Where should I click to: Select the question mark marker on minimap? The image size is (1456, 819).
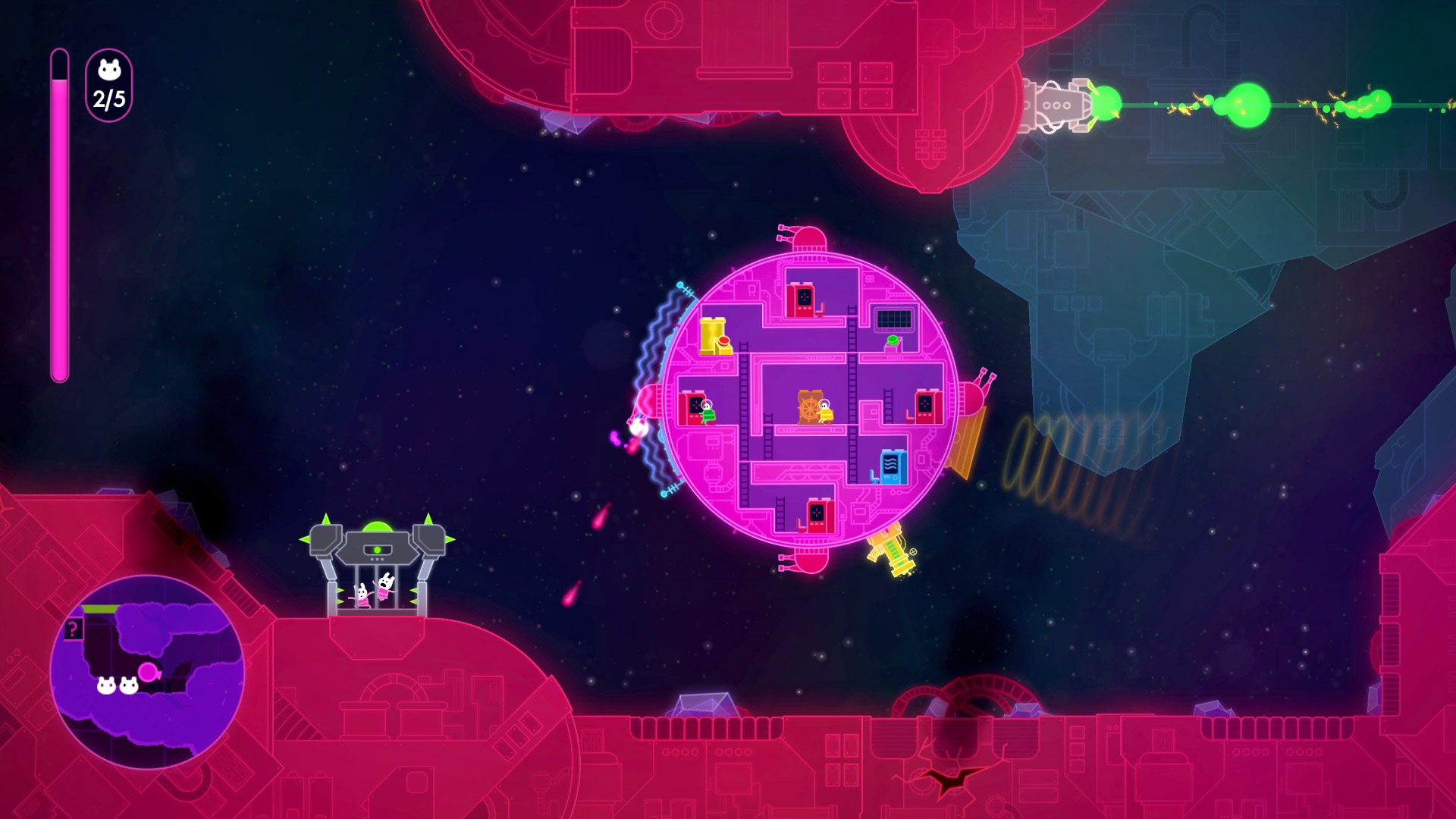(x=73, y=629)
